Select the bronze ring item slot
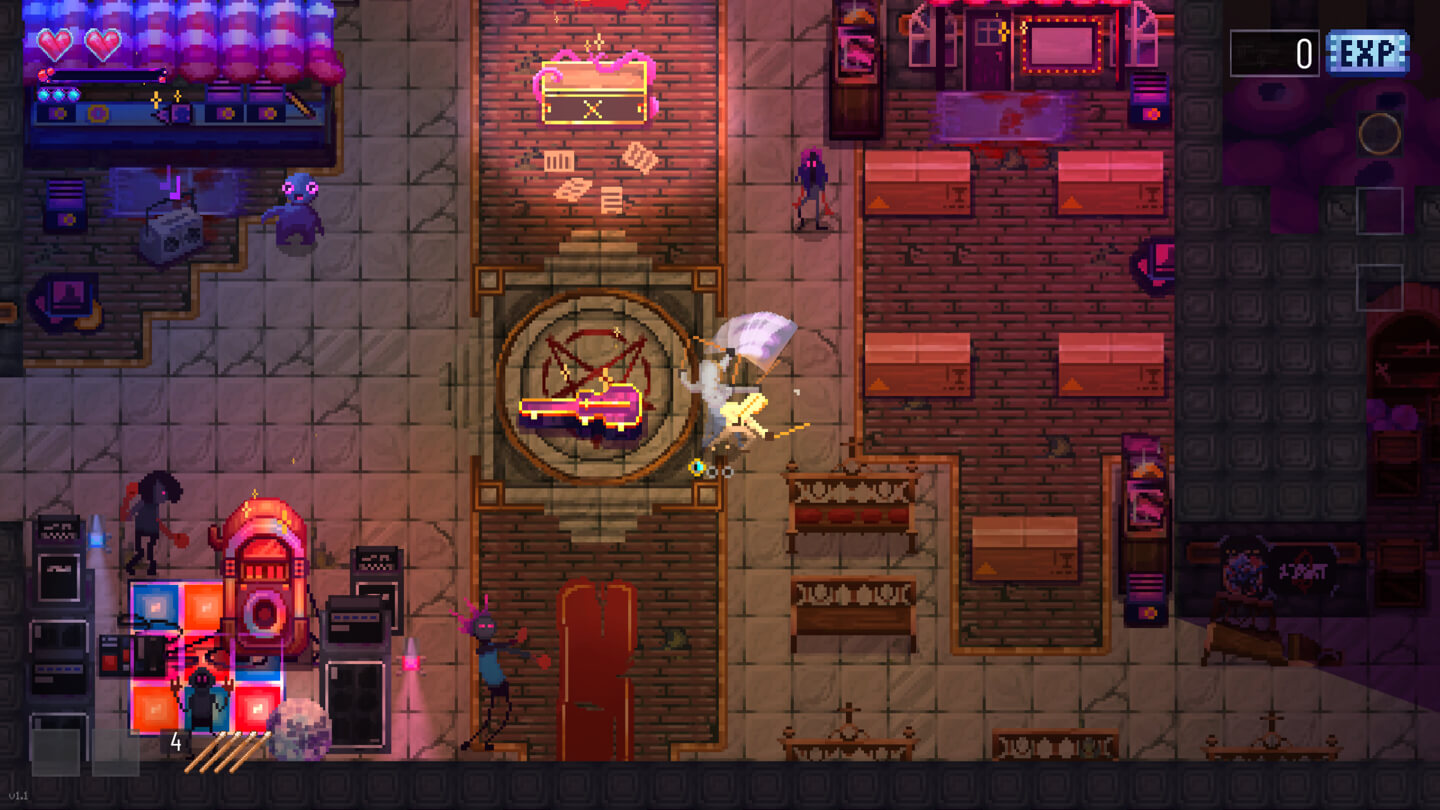1440x810 pixels. [1379, 133]
